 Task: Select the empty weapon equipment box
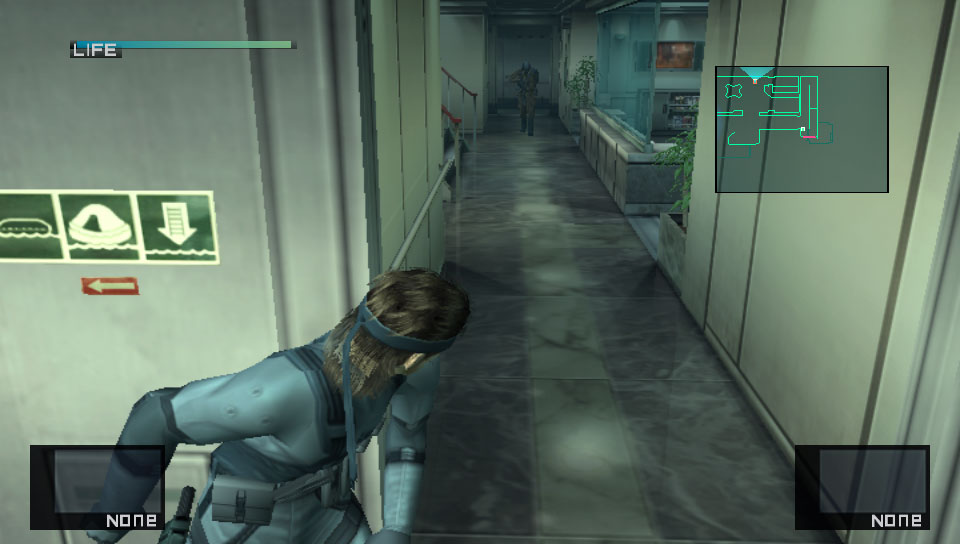pos(862,487)
